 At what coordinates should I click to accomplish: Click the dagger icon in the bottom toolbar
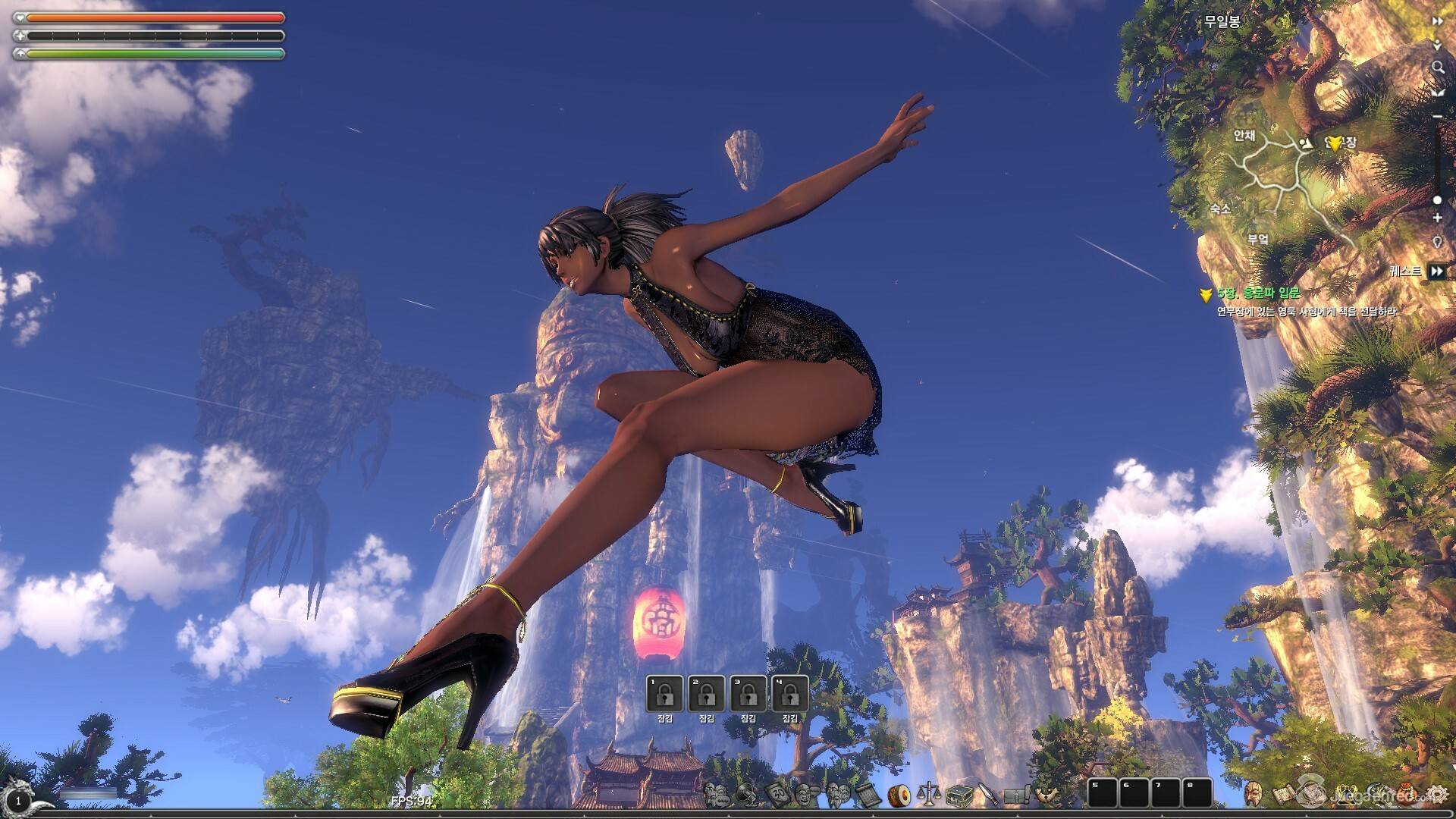point(987,794)
